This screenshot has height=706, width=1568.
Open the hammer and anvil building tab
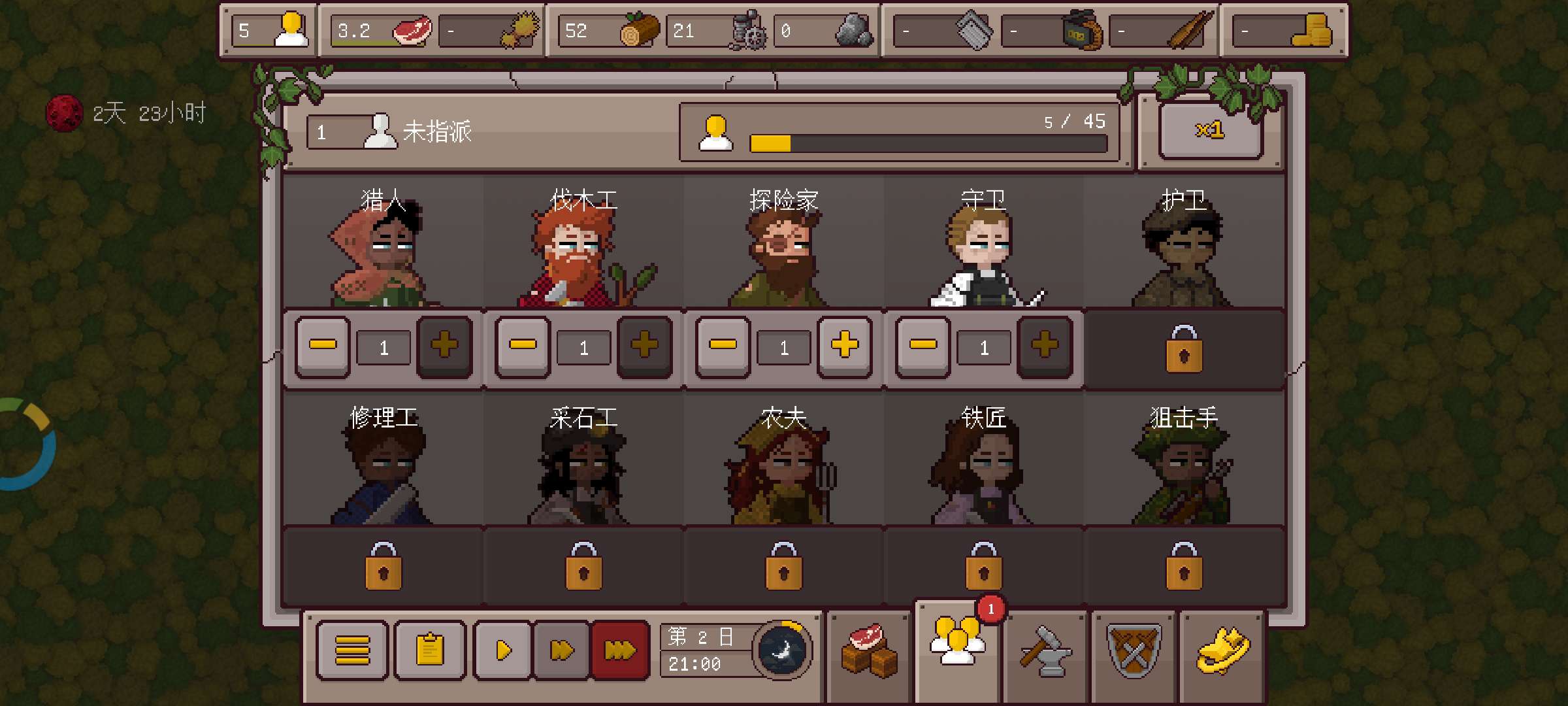[x=1045, y=652]
